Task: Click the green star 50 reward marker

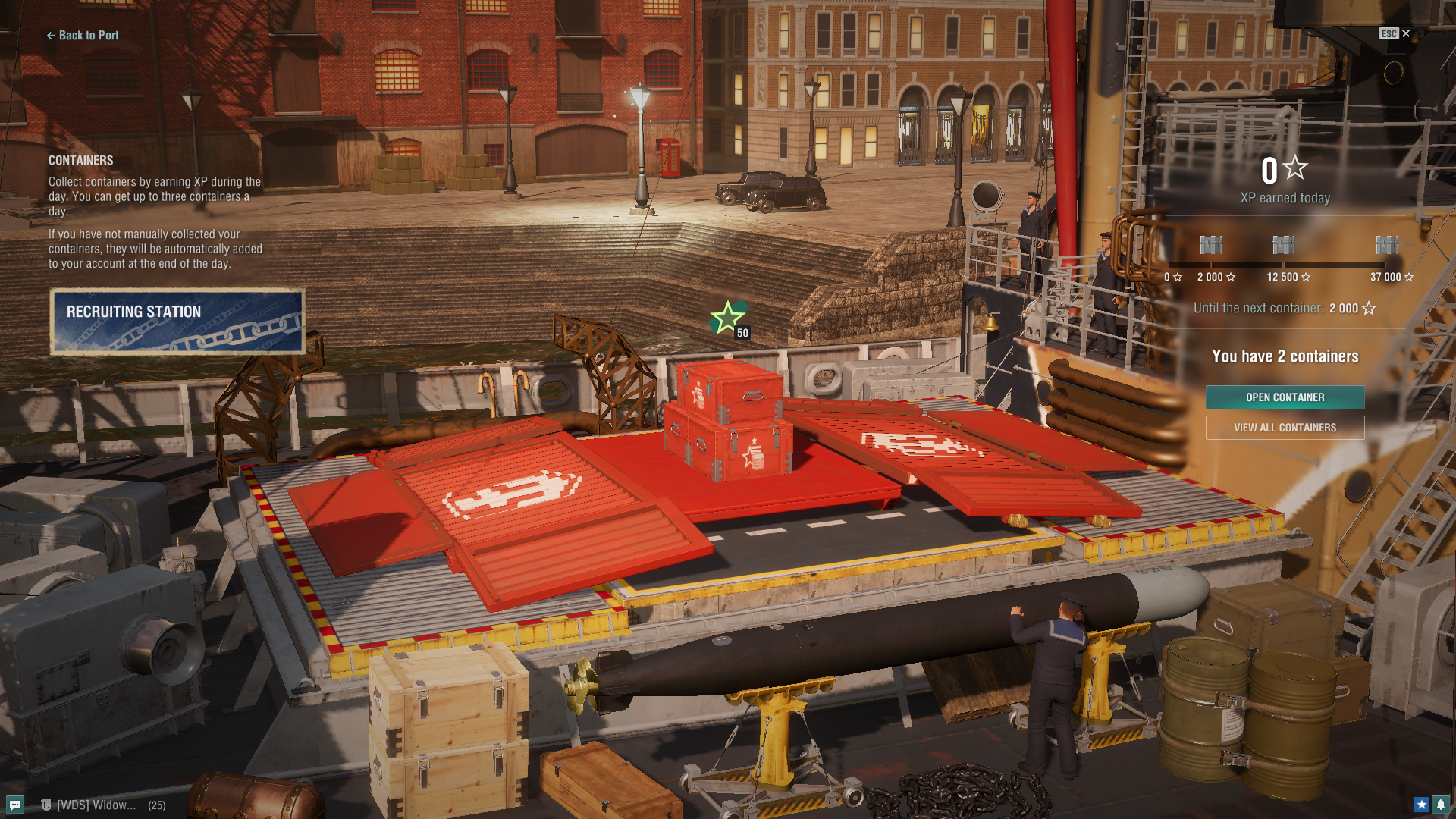Action: [x=729, y=318]
